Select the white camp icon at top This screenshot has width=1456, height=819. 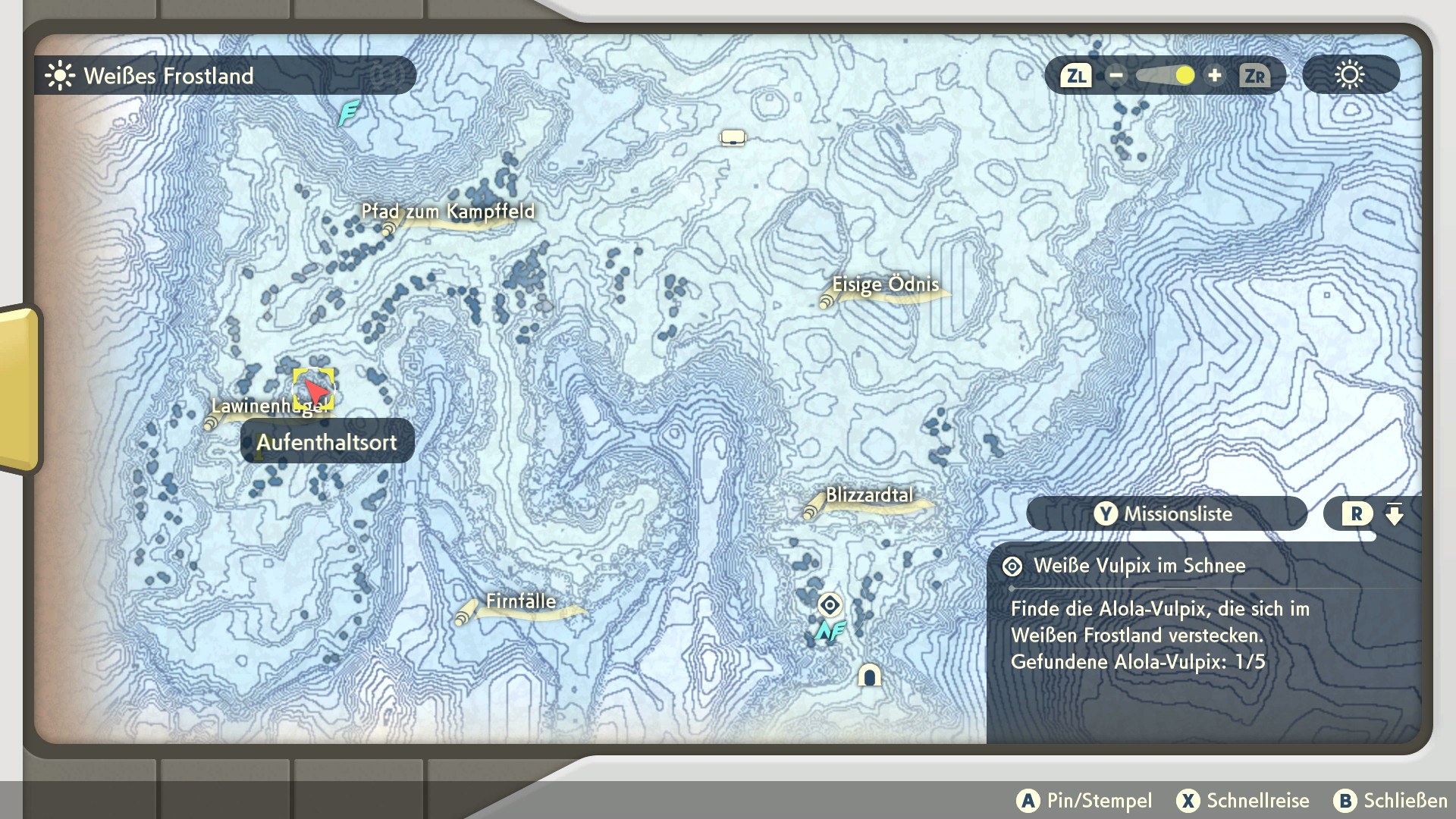pyautogui.click(x=733, y=138)
